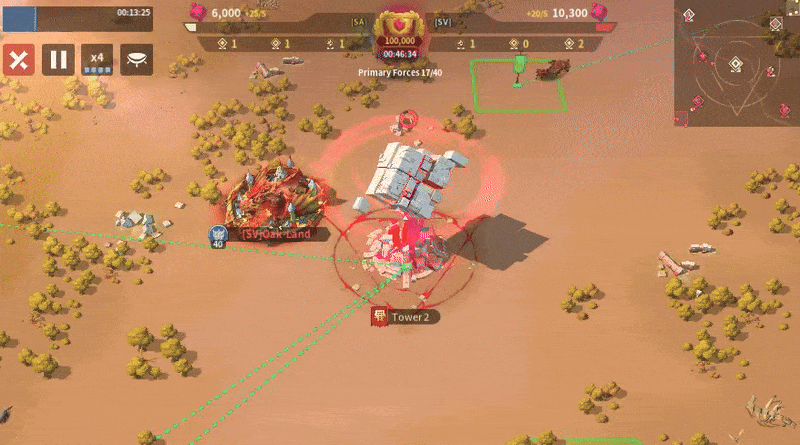Change the x4 playback speed
The image size is (800, 445).
pyautogui.click(x=97, y=59)
